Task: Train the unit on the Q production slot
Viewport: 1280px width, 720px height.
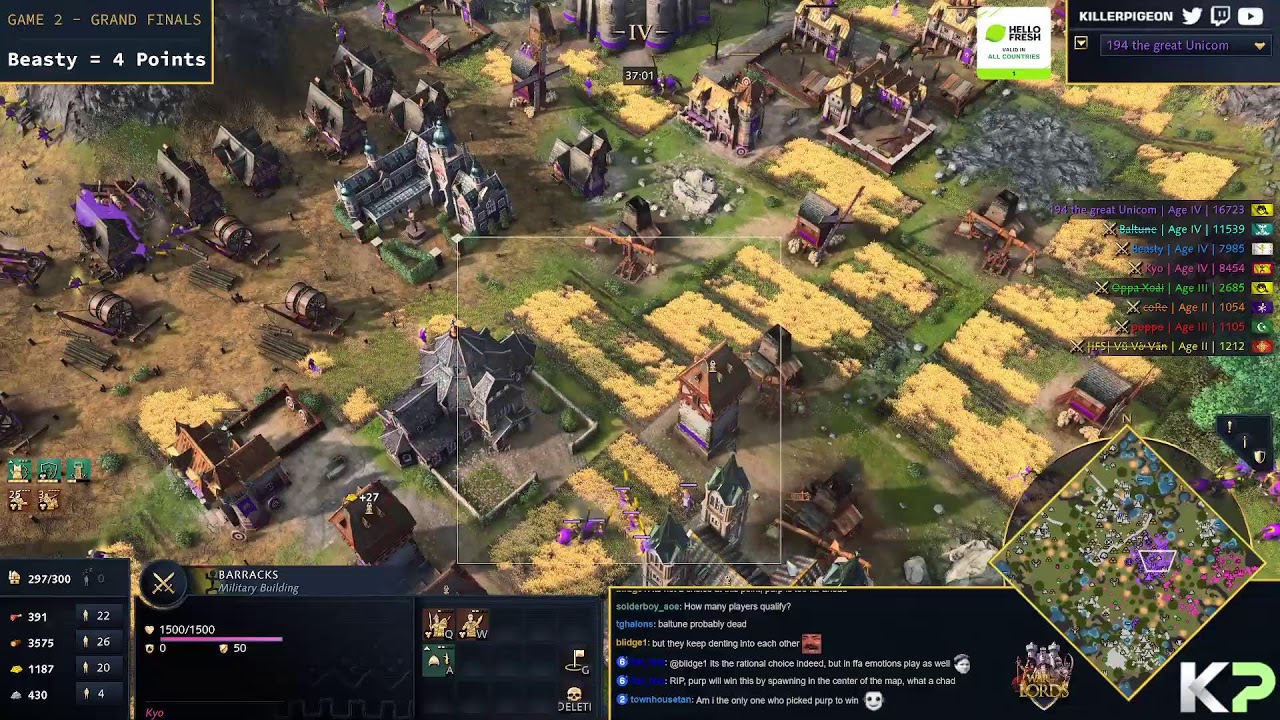Action: click(438, 625)
